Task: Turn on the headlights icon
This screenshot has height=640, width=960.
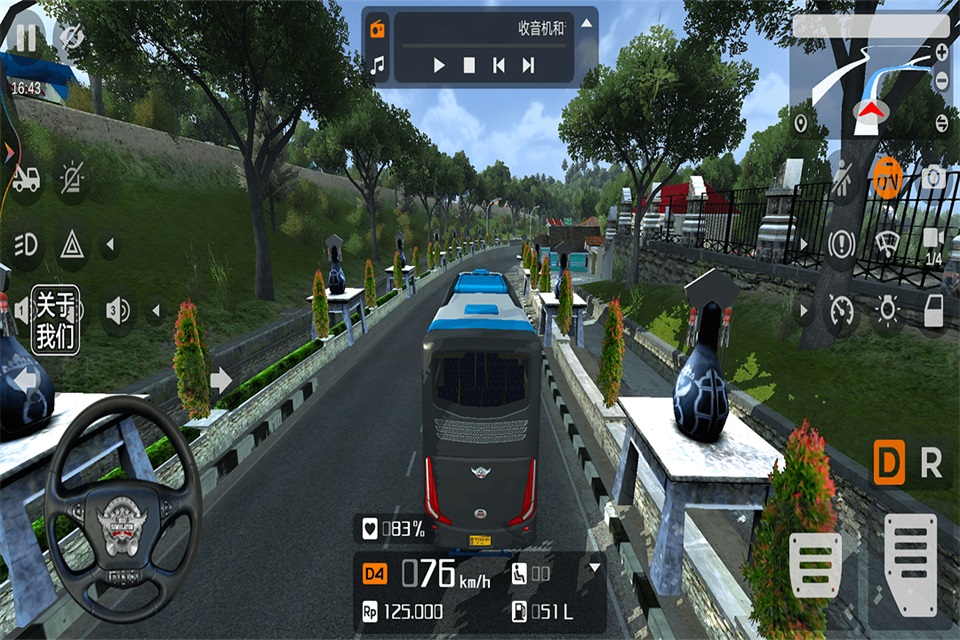Action: (x=25, y=243)
